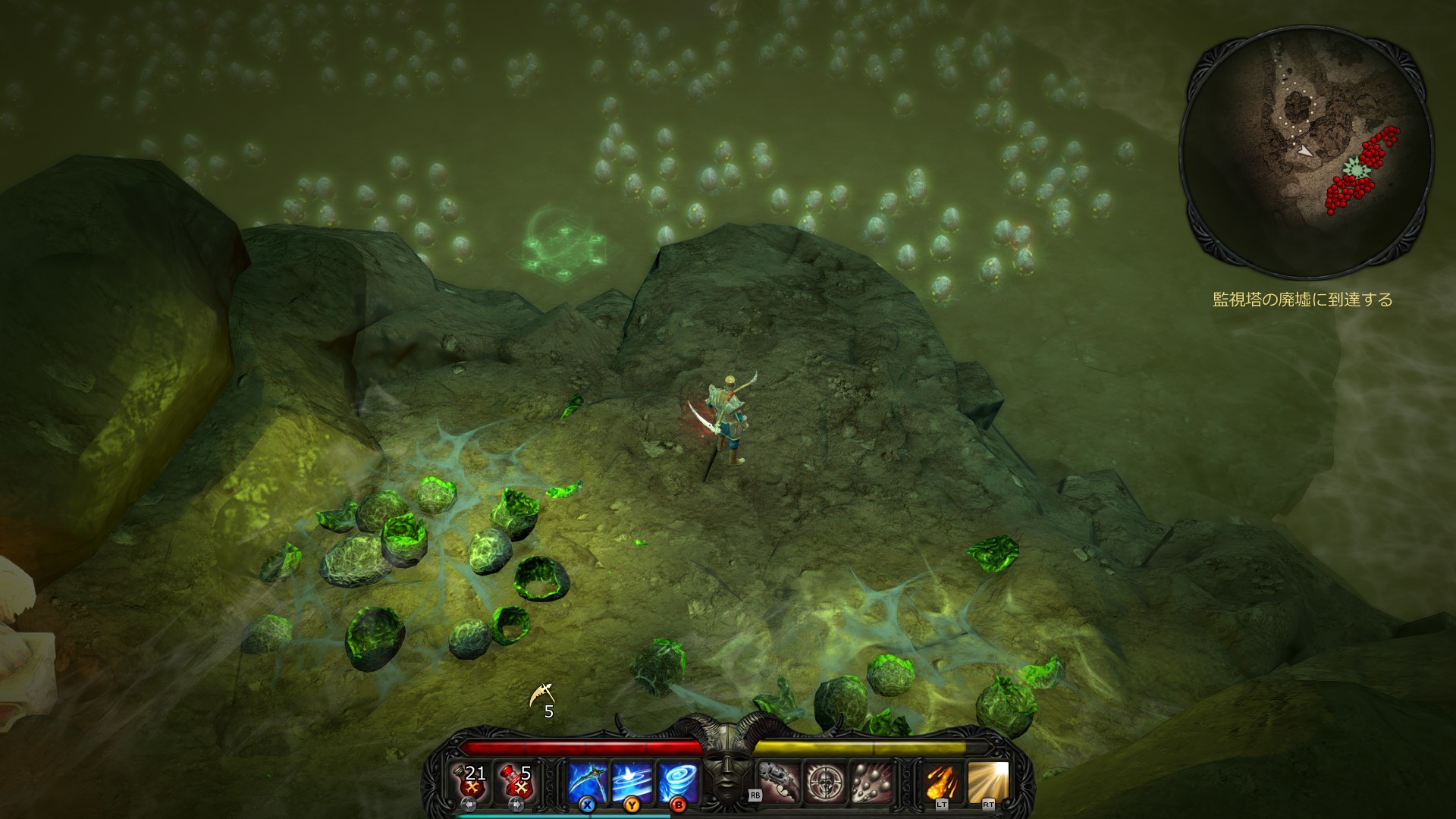
Task: Use the health potion with 21 charges
Action: [x=474, y=782]
